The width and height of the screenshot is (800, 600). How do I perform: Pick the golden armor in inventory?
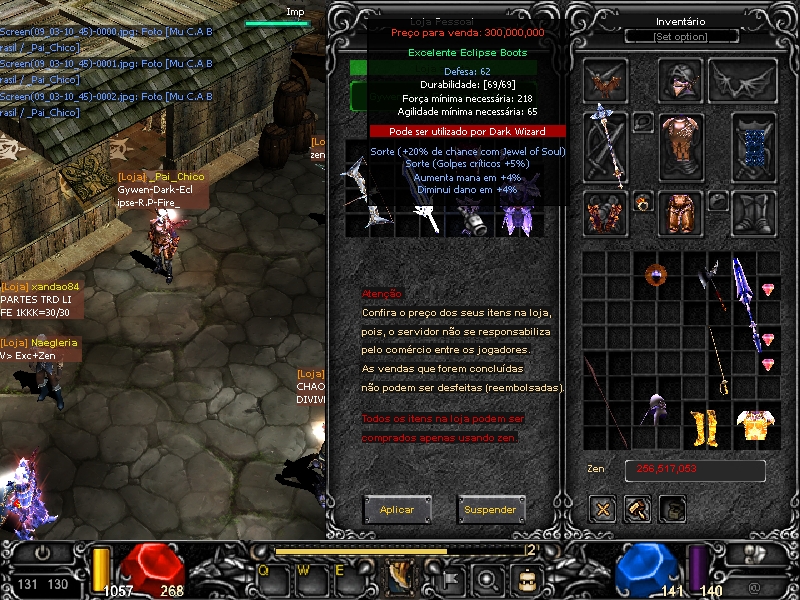tap(757, 426)
